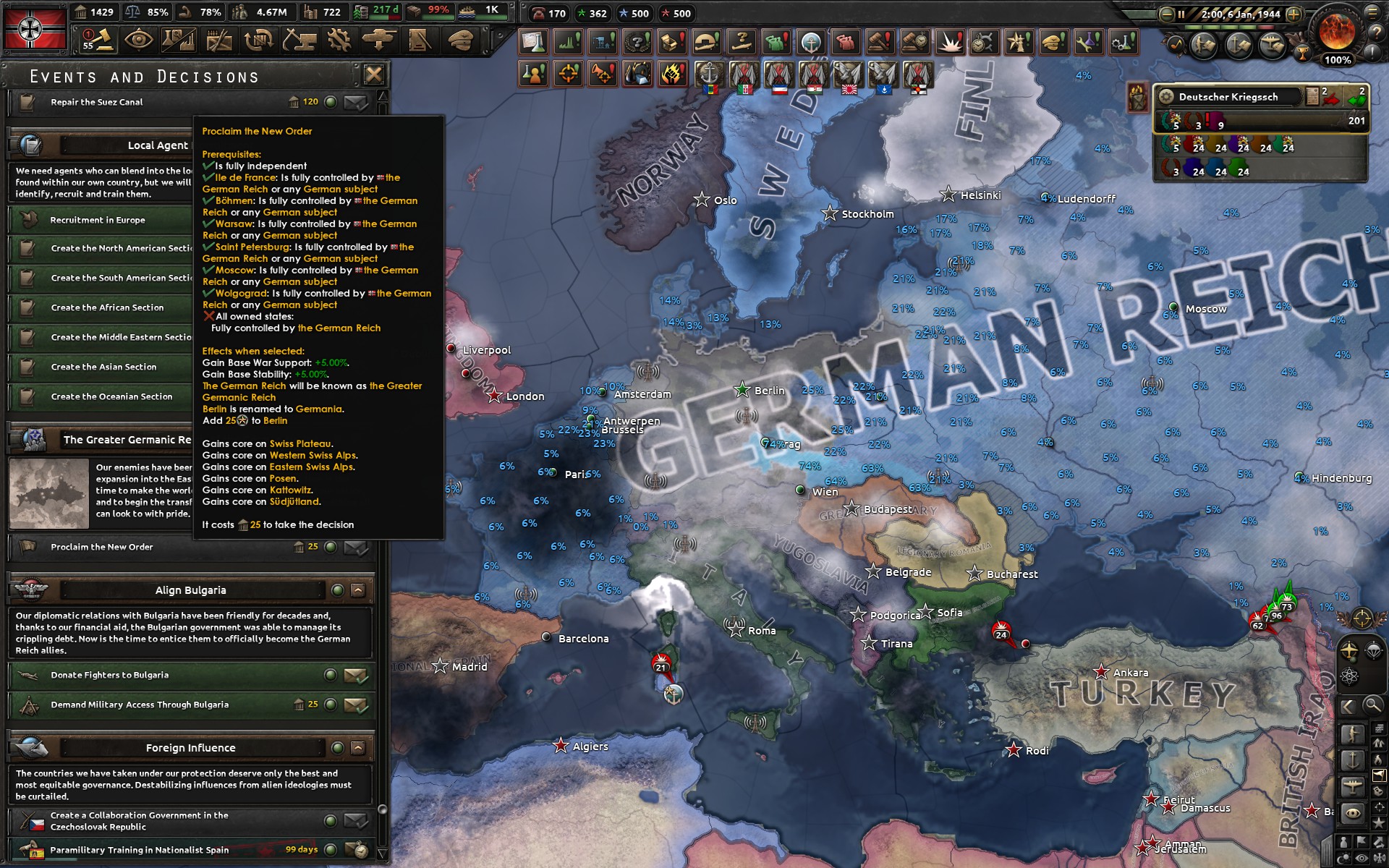Open the Trade menu (circular arrows icon)
The width and height of the screenshot is (1389, 868).
pyautogui.click(x=258, y=41)
